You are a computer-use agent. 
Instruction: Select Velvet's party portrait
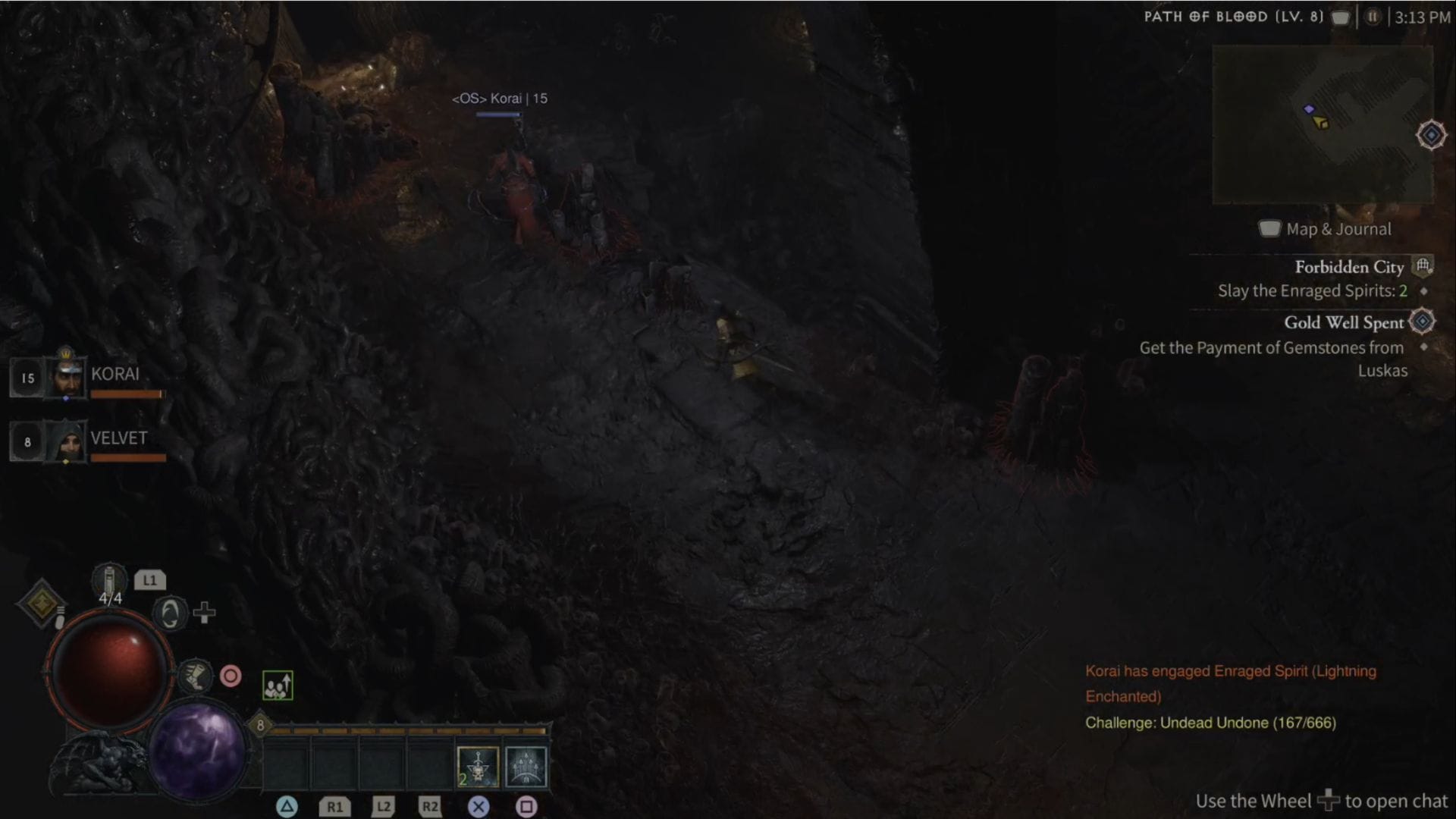(67, 441)
